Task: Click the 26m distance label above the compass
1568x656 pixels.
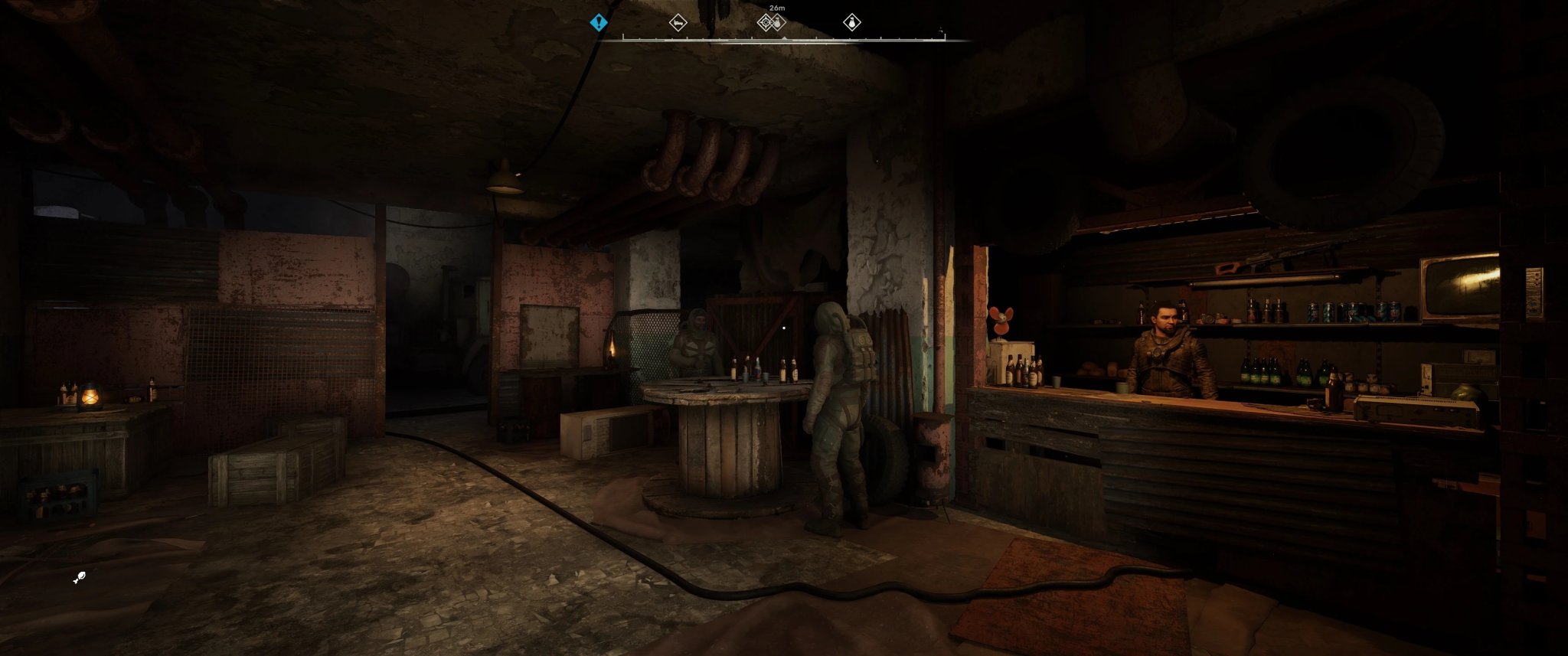Action: tap(776, 8)
